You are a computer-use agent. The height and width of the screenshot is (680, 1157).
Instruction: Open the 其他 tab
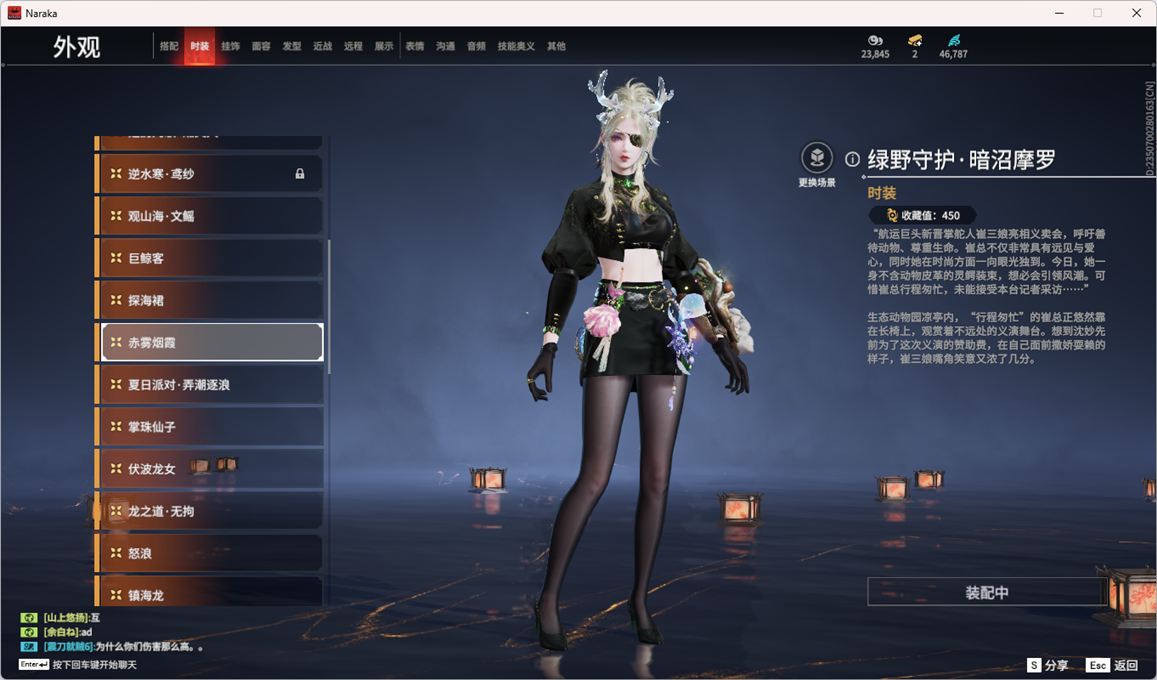click(x=556, y=46)
